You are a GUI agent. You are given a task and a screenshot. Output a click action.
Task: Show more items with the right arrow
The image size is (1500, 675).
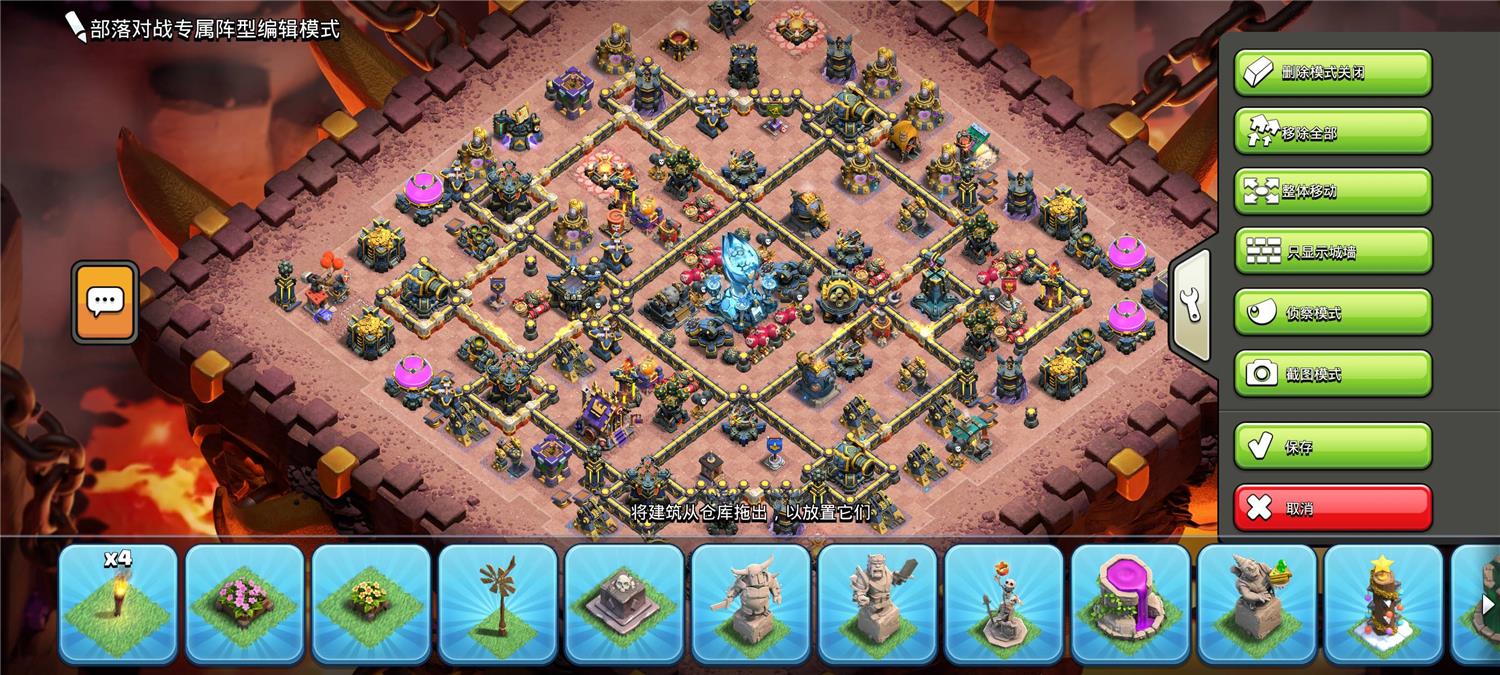(1487, 604)
